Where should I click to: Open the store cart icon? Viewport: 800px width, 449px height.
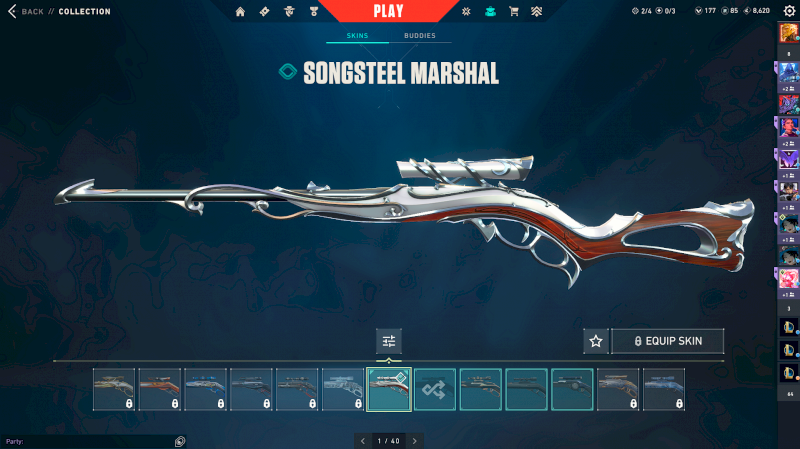coord(514,11)
